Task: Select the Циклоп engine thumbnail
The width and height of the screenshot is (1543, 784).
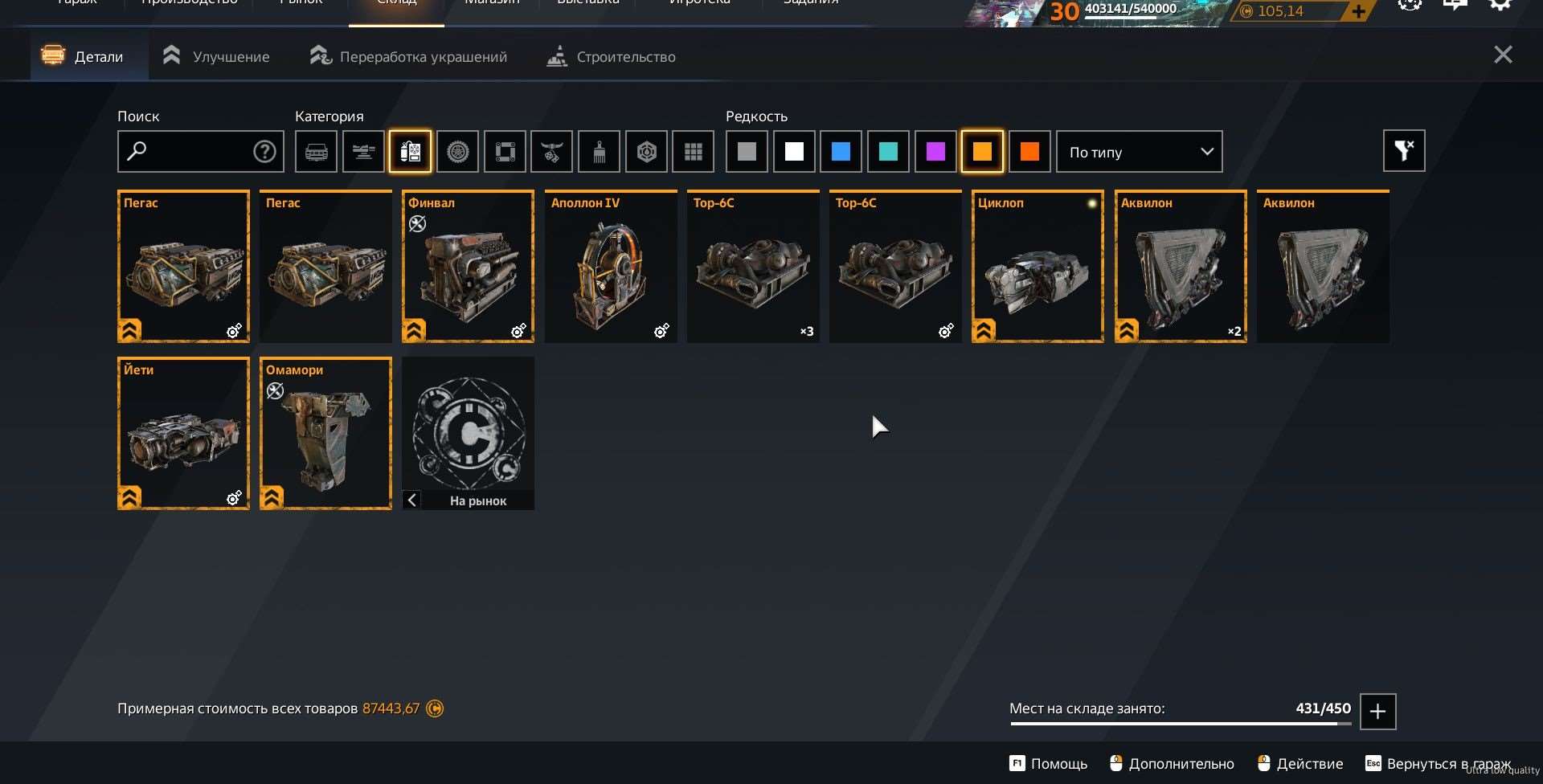Action: pos(1038,266)
